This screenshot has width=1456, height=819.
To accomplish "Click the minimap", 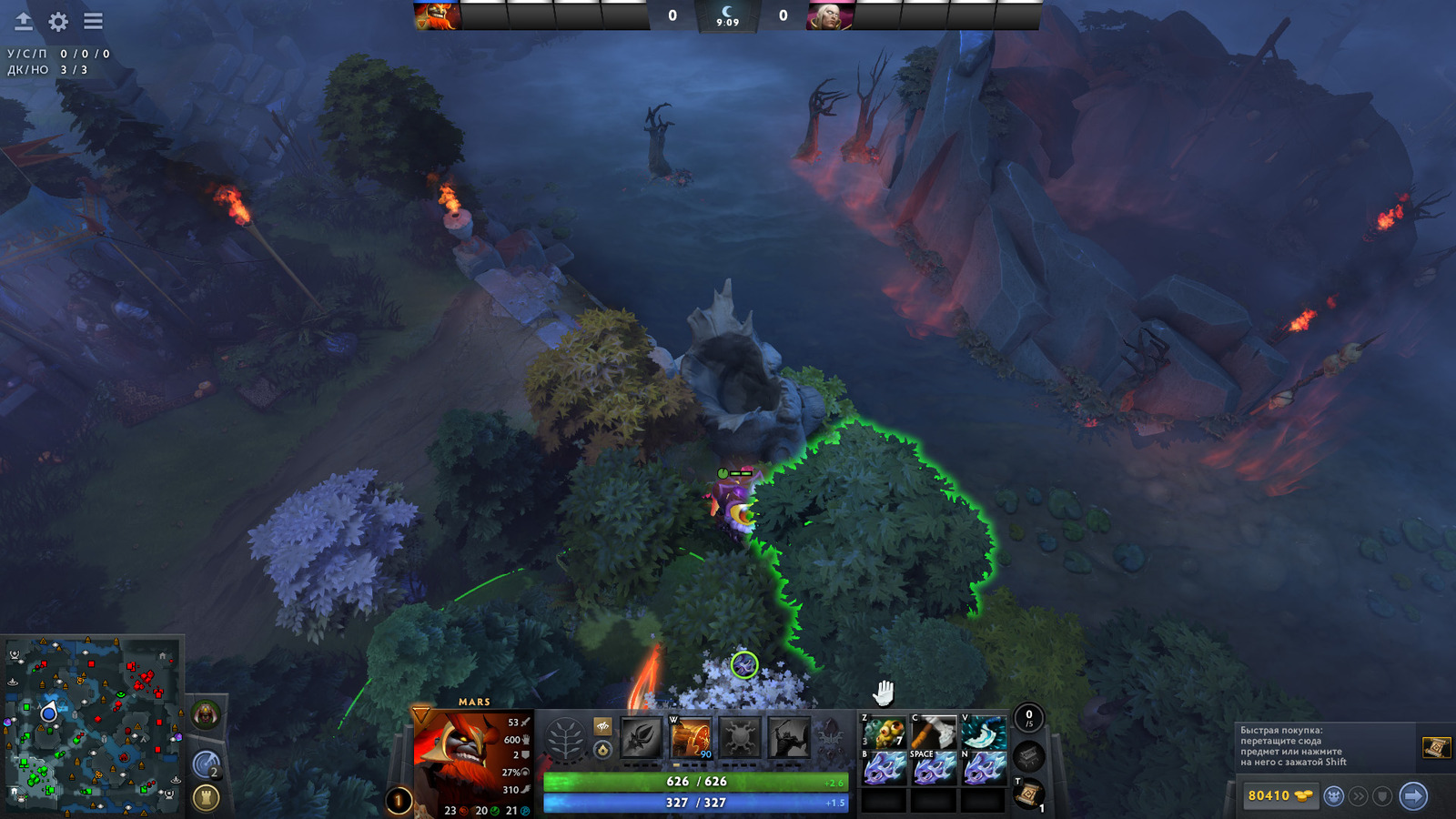I will (91, 725).
